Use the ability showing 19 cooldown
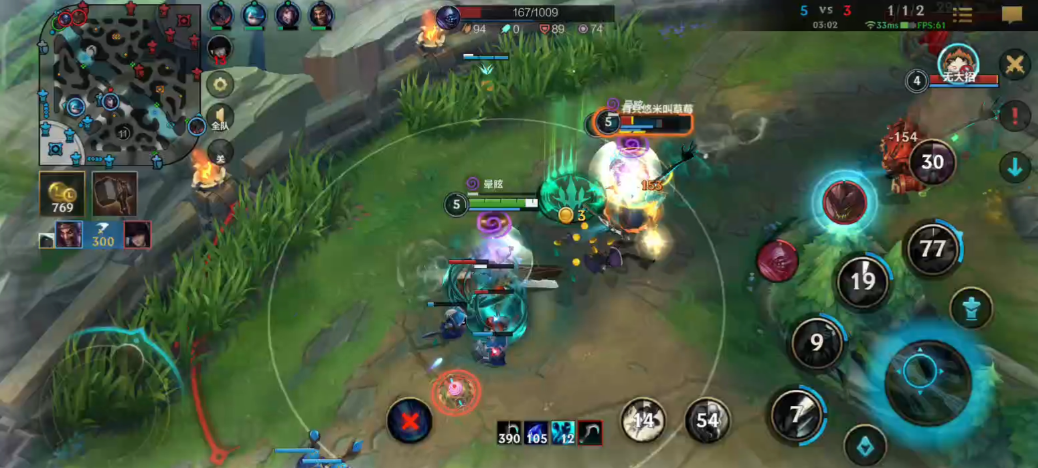This screenshot has height=468, width=1038. 862,282
